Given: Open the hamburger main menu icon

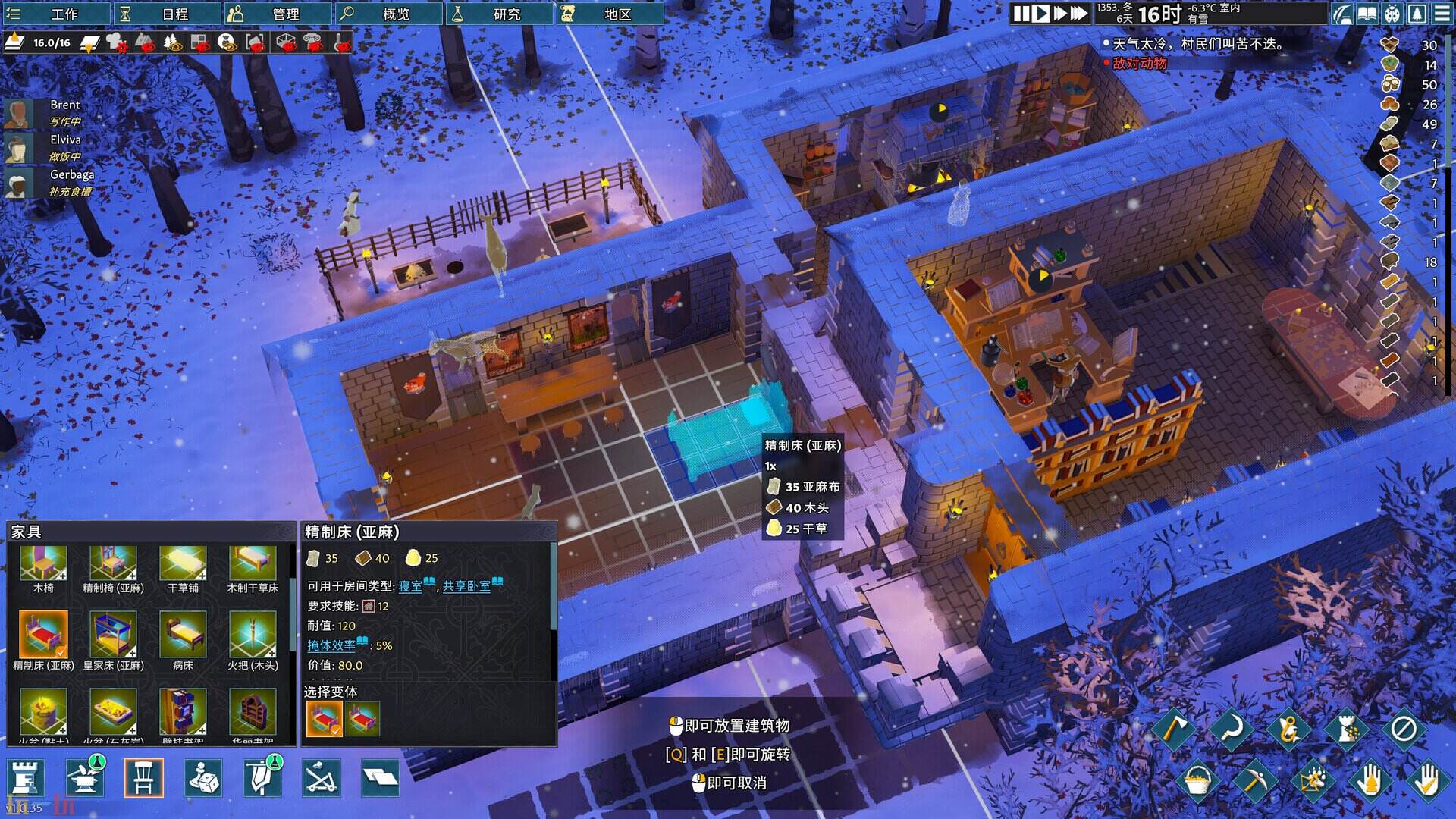Looking at the screenshot, I should click(1442, 14).
